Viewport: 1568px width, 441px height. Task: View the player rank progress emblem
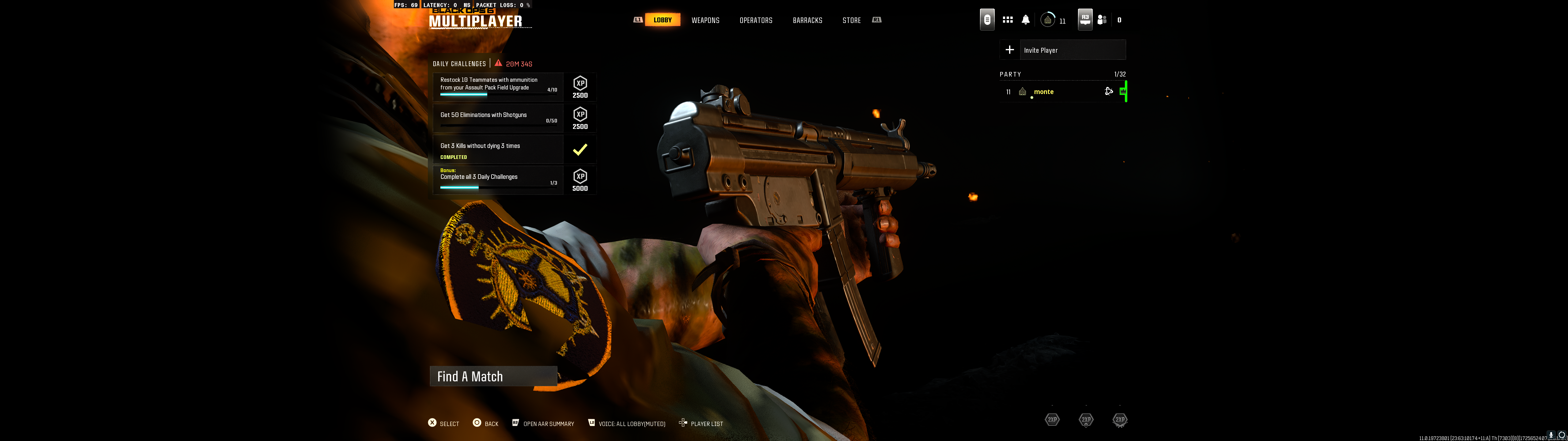pos(1048,20)
